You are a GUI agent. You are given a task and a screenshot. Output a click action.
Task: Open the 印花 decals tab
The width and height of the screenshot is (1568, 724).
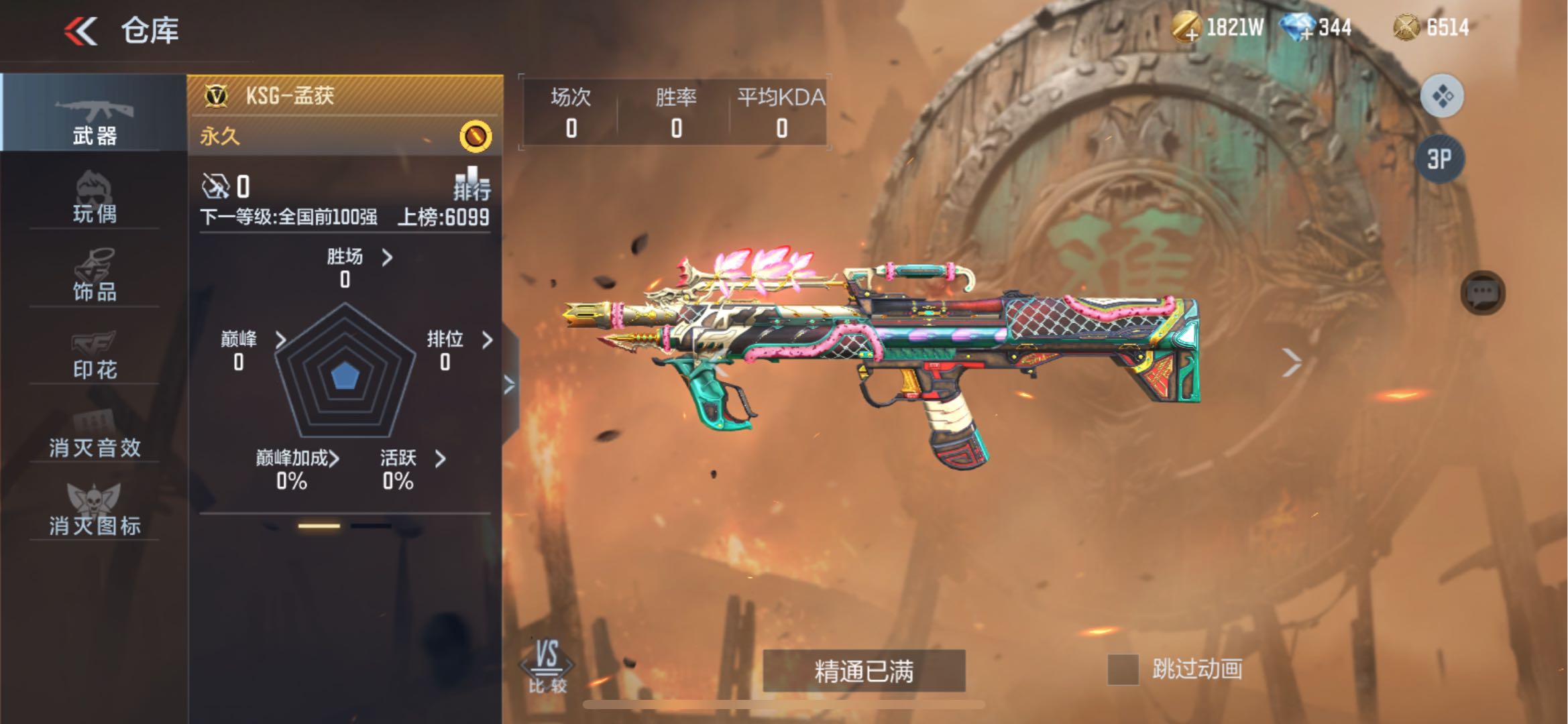click(94, 354)
